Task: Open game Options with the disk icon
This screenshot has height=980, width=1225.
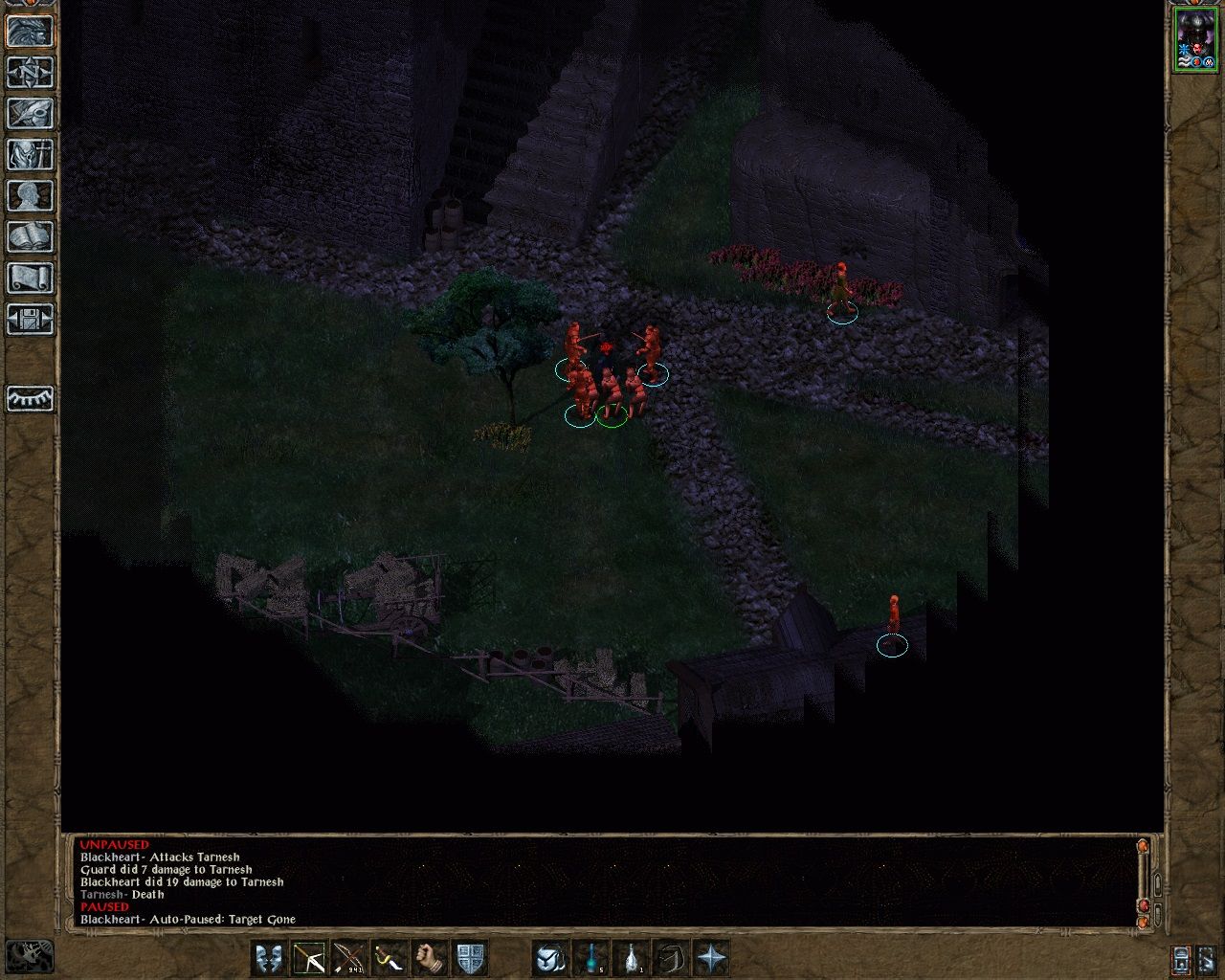Action: click(29, 319)
